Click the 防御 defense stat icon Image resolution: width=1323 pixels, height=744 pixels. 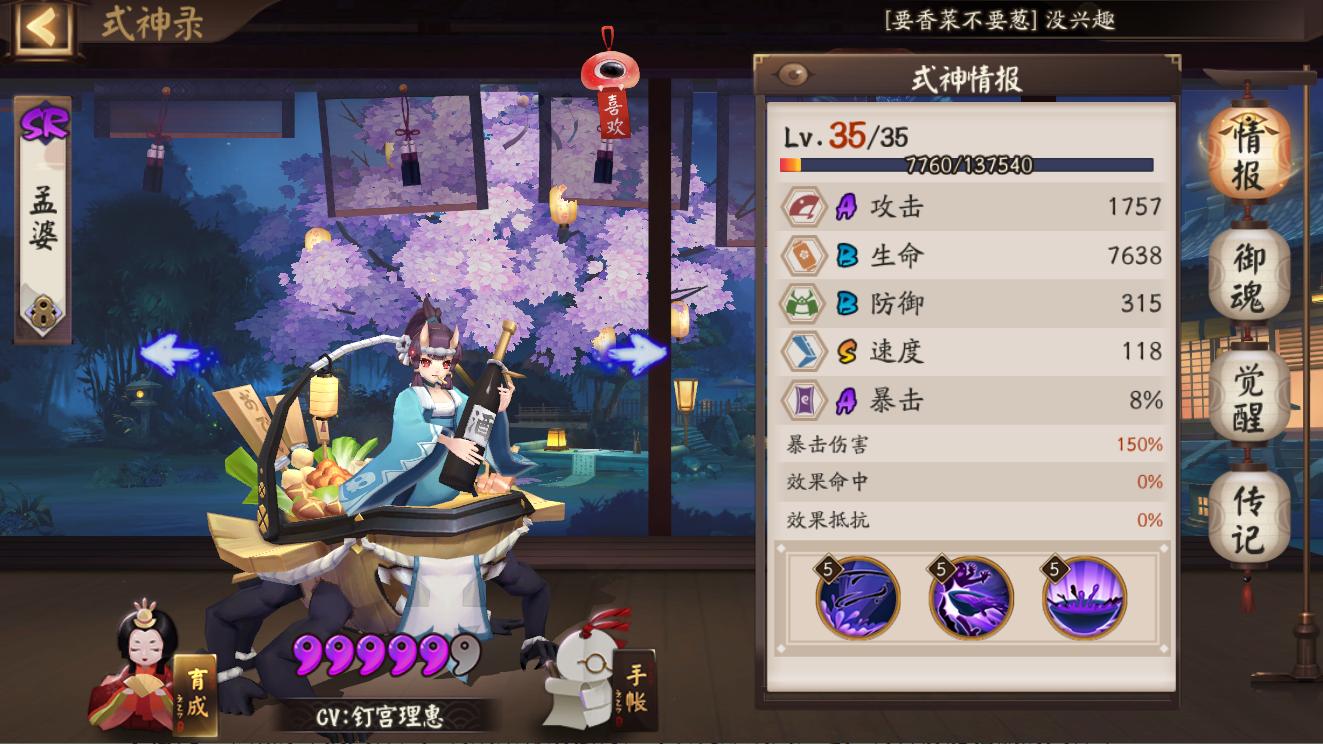pyautogui.click(x=802, y=304)
